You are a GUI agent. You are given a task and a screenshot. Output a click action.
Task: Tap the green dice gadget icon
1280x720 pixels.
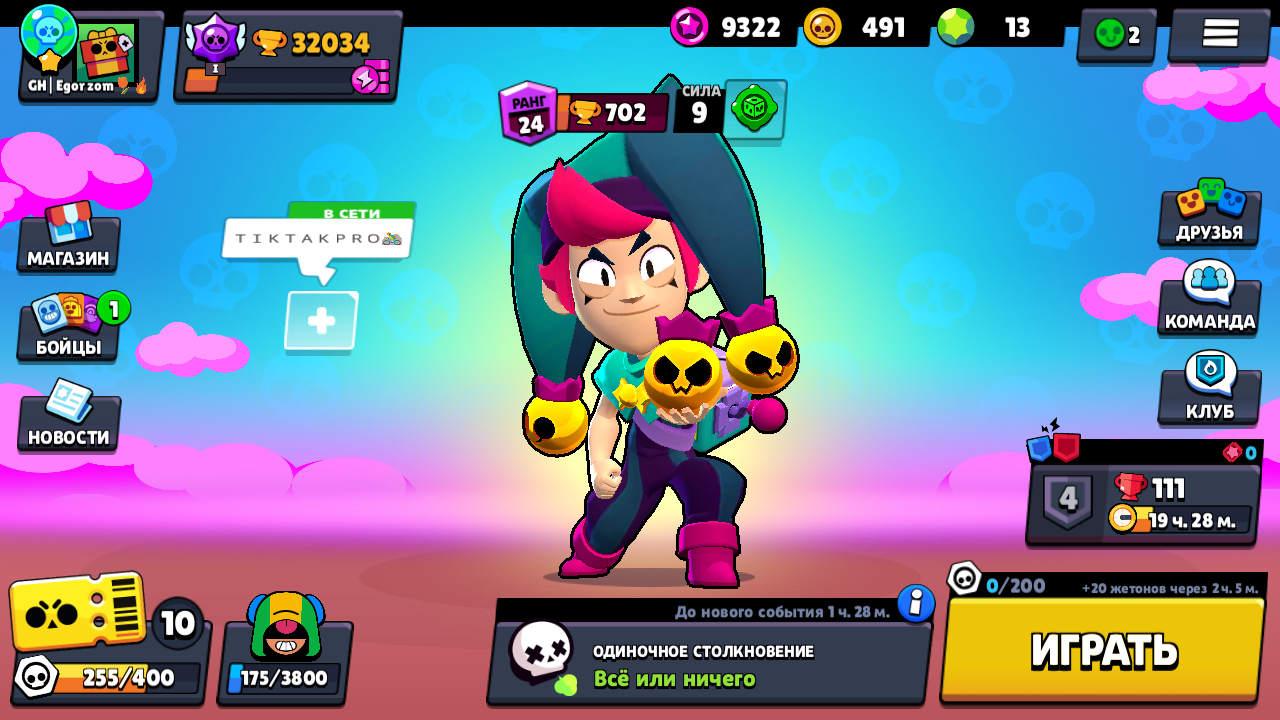pos(755,110)
